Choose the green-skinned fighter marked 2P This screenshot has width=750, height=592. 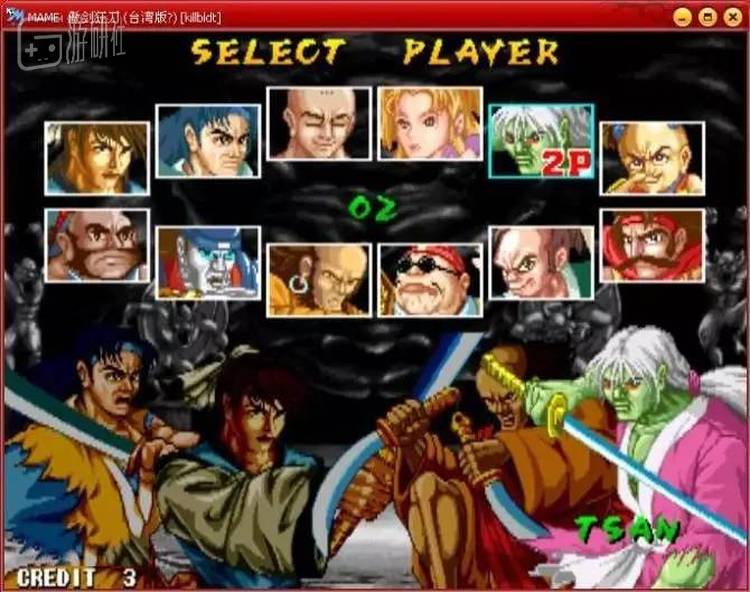tap(541, 141)
